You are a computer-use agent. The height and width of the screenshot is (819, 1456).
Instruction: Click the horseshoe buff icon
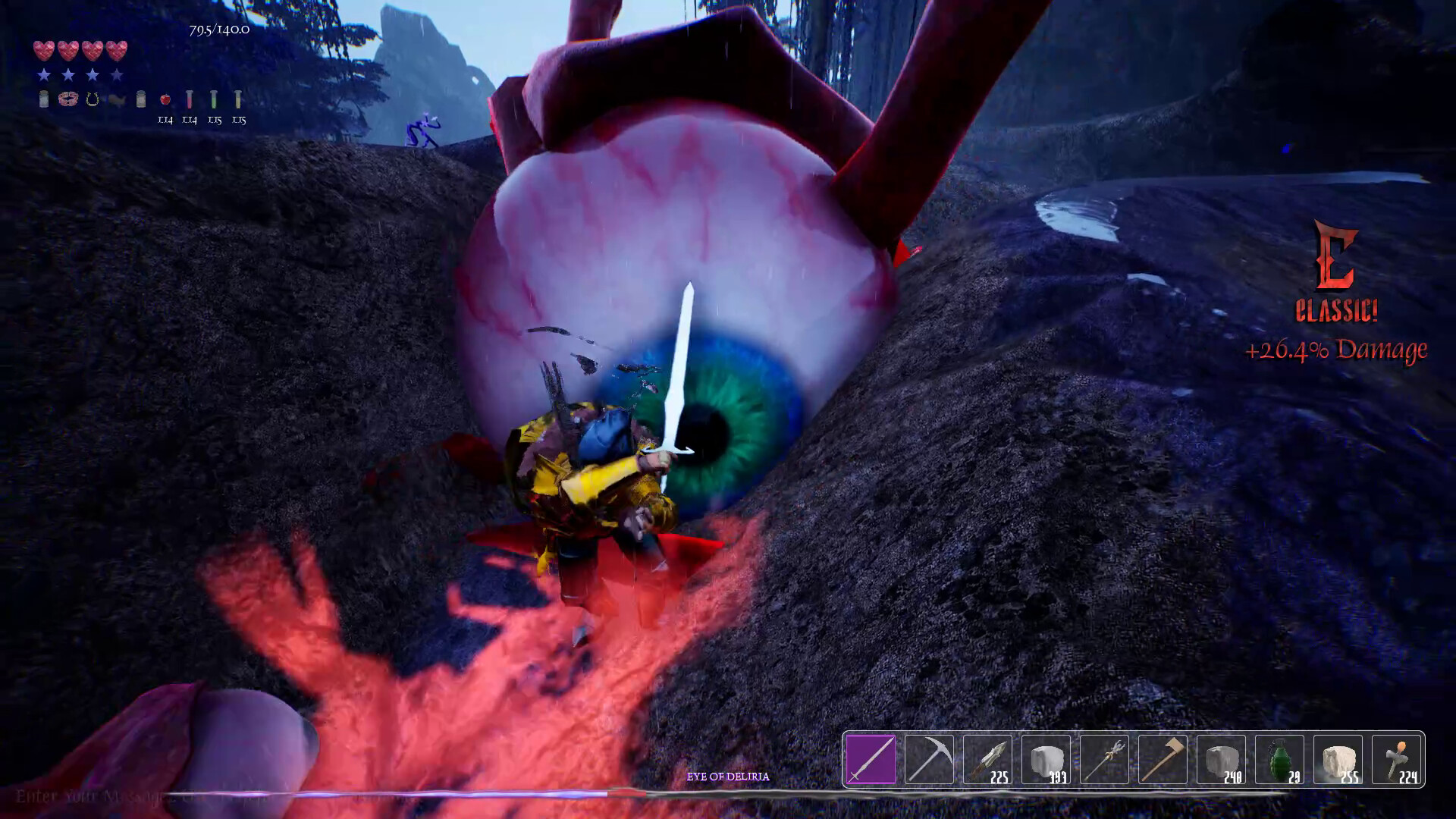click(93, 99)
